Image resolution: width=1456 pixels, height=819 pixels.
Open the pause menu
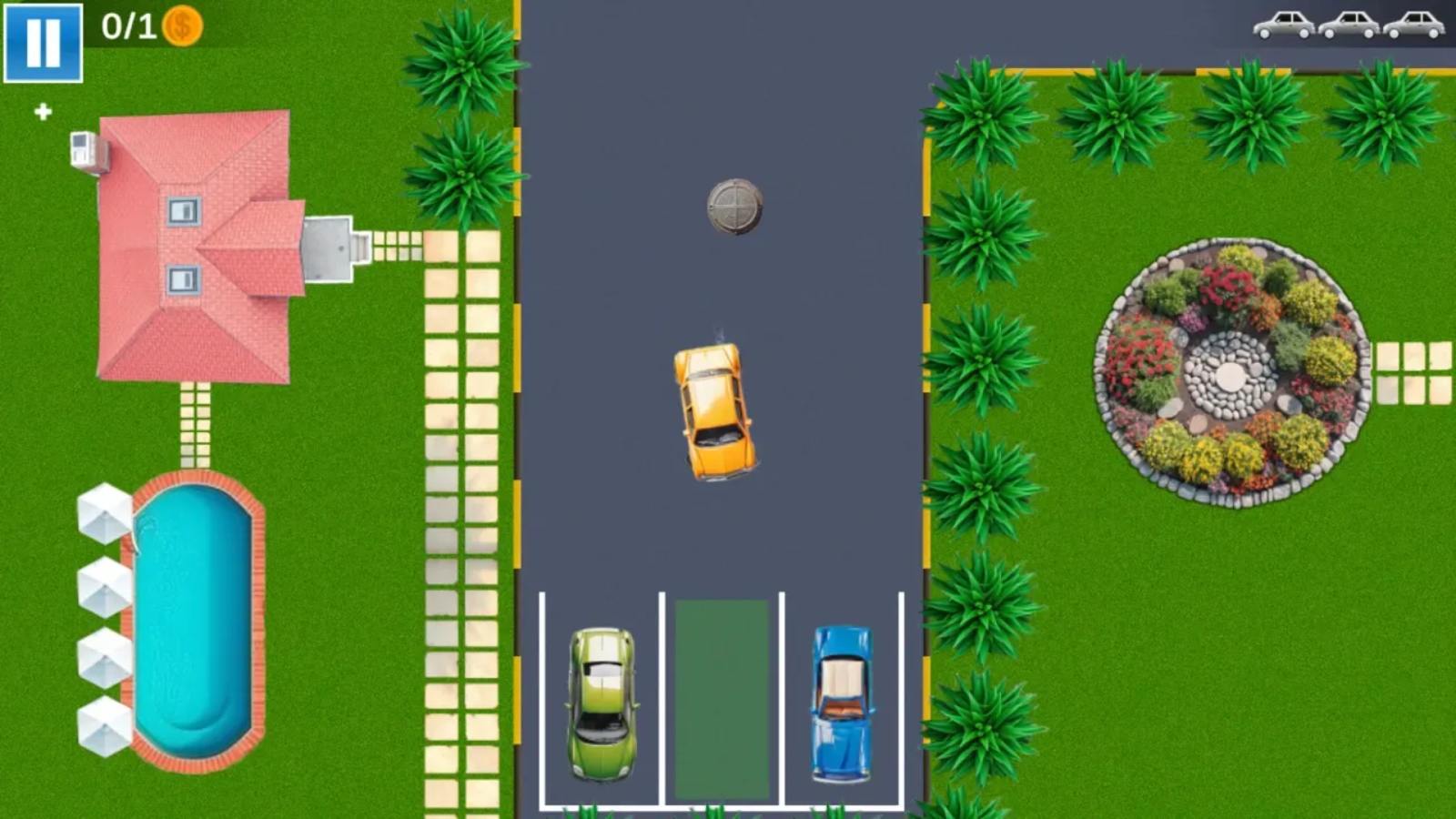click(x=43, y=43)
